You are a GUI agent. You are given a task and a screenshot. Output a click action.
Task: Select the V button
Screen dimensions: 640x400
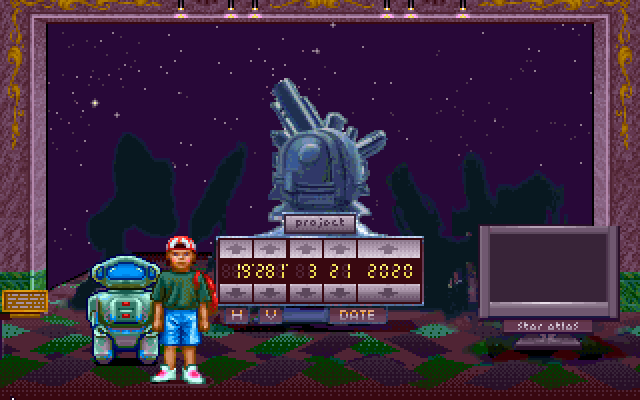(x=269, y=314)
